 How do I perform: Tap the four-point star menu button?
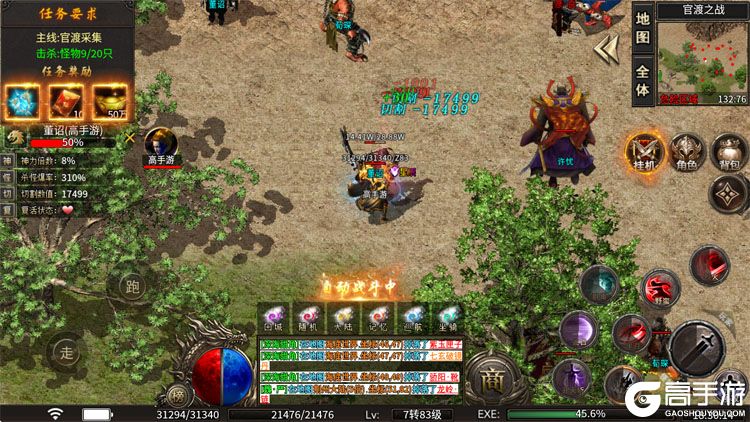tap(729, 195)
